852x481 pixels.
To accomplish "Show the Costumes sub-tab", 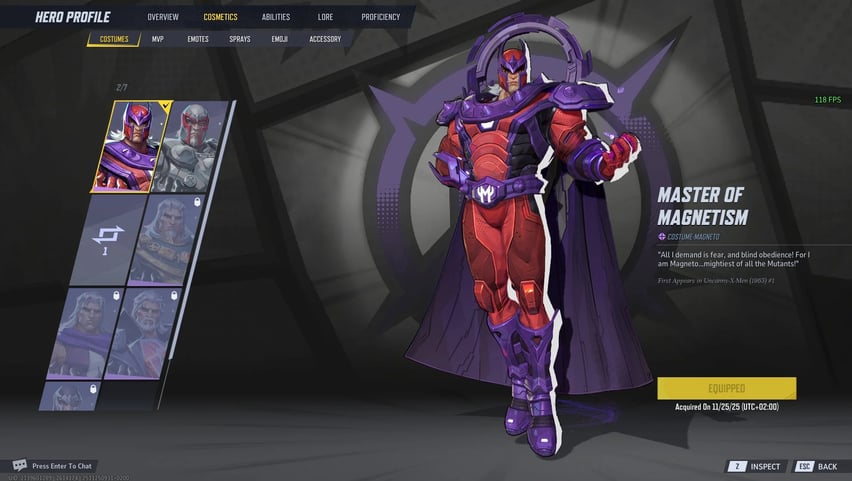I will (114, 40).
